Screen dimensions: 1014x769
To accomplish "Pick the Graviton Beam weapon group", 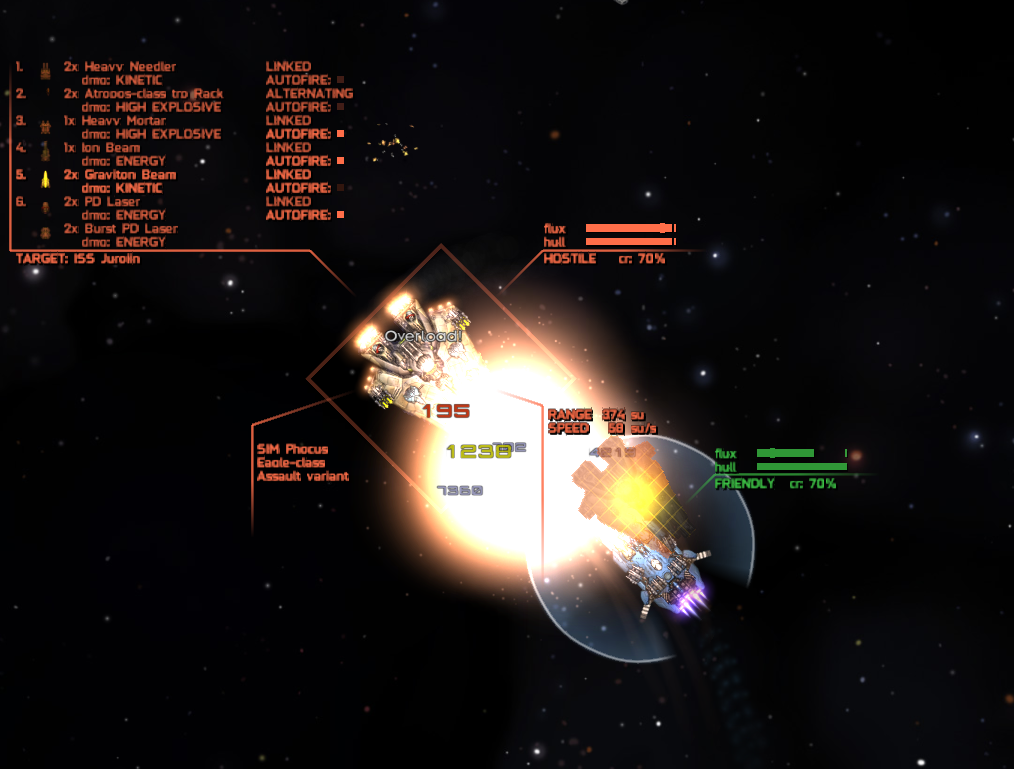I will point(129,175).
